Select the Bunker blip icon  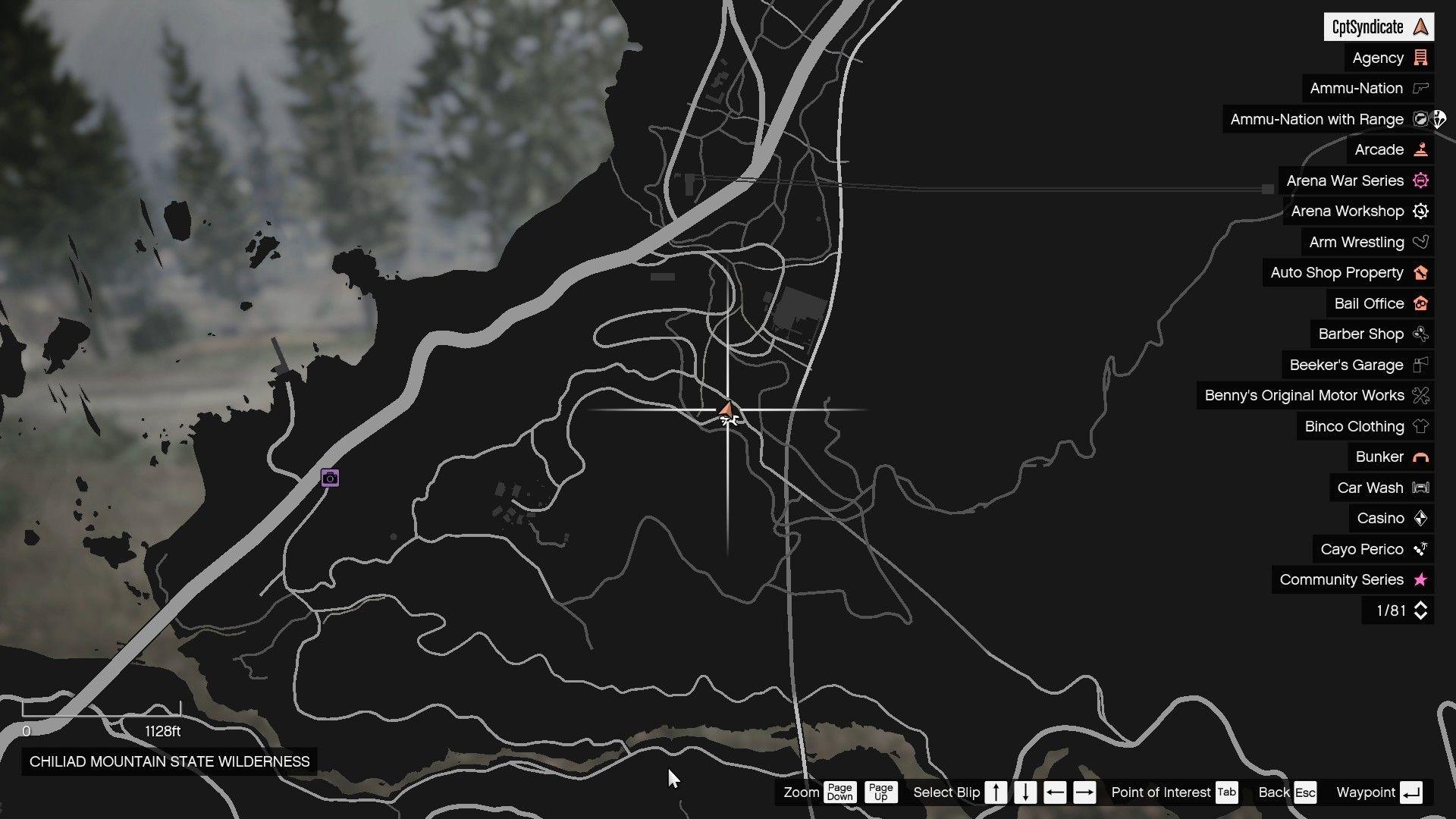[x=1422, y=457]
